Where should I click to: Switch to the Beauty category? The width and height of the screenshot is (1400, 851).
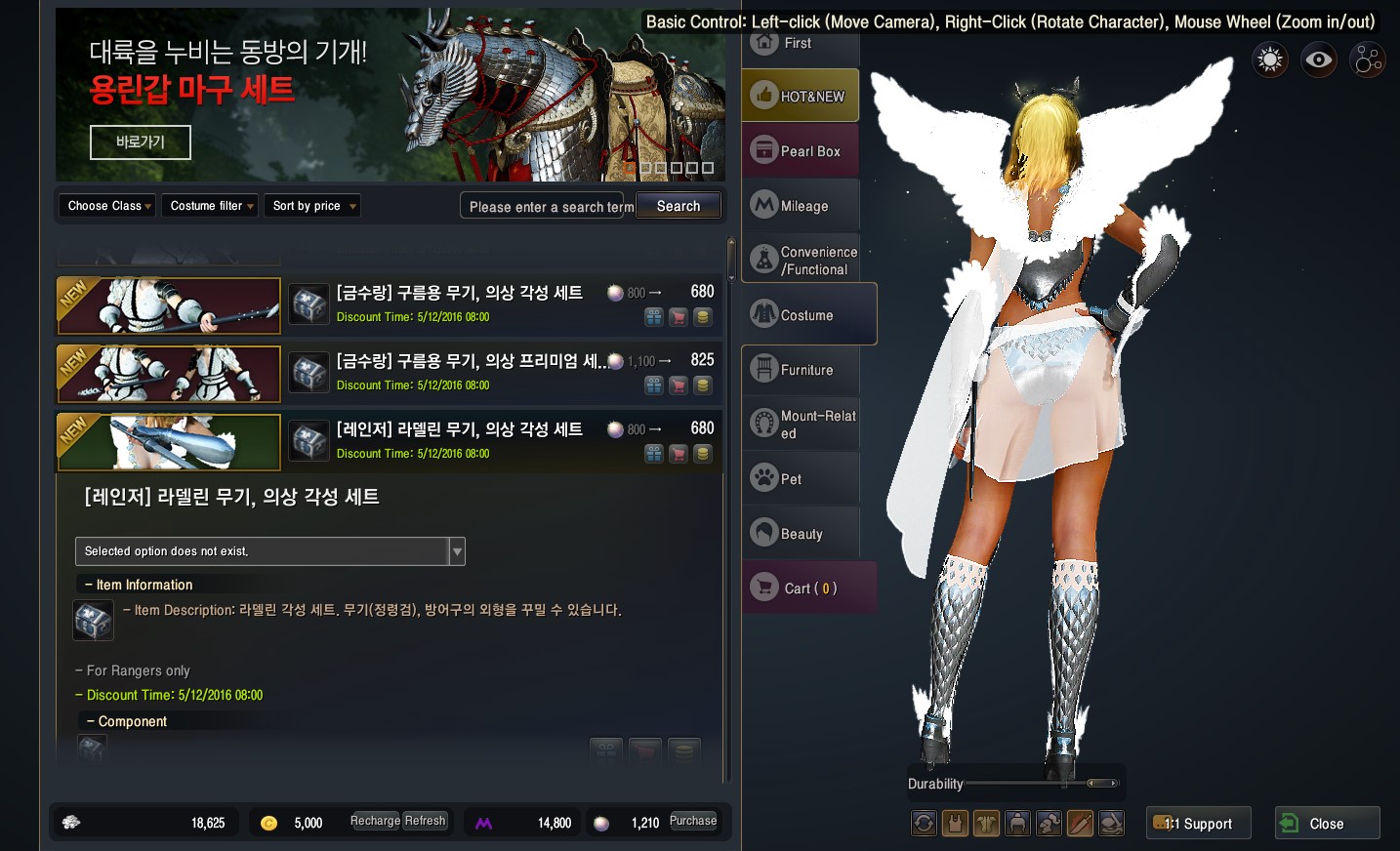pyautogui.click(x=801, y=534)
